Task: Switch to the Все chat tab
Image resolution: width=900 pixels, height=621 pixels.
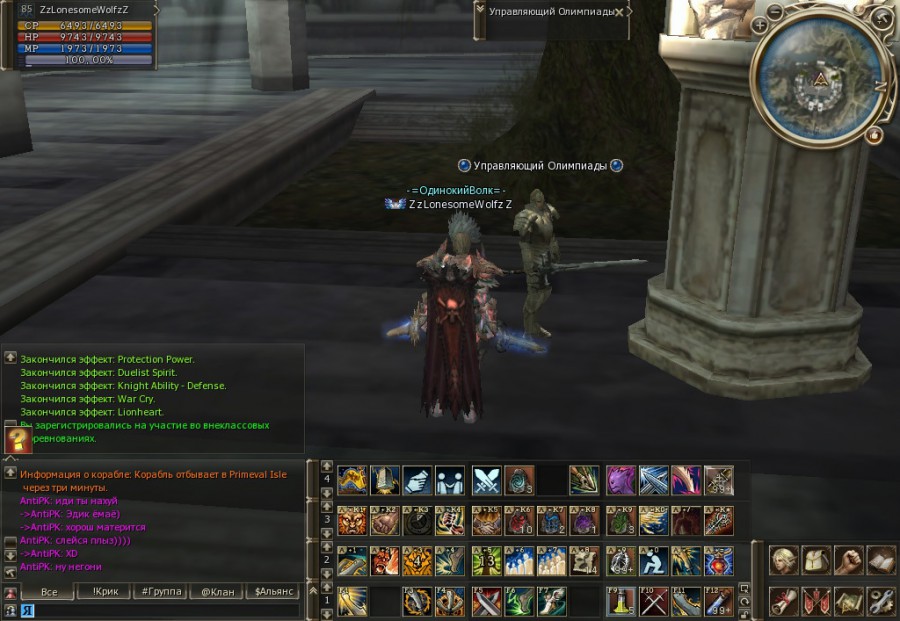Action: [49, 592]
